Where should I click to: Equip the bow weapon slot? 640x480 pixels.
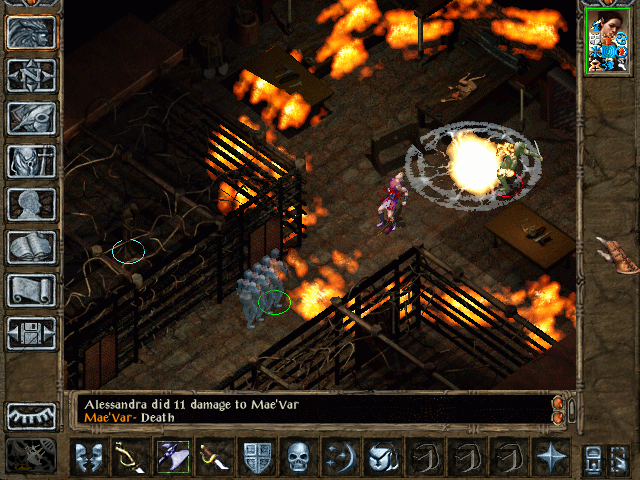click(x=130, y=457)
